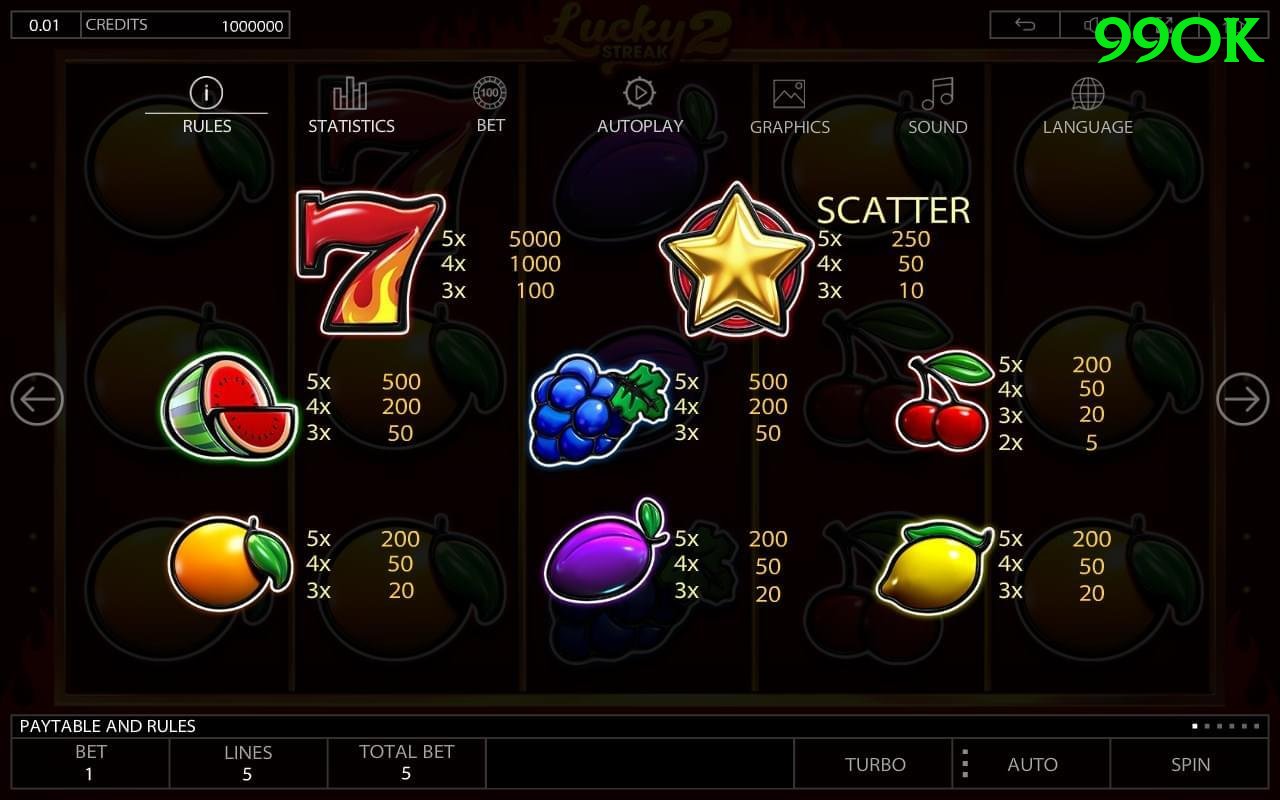Expand the three-dot menu beside Auto
This screenshot has height=800, width=1280.
click(x=965, y=764)
